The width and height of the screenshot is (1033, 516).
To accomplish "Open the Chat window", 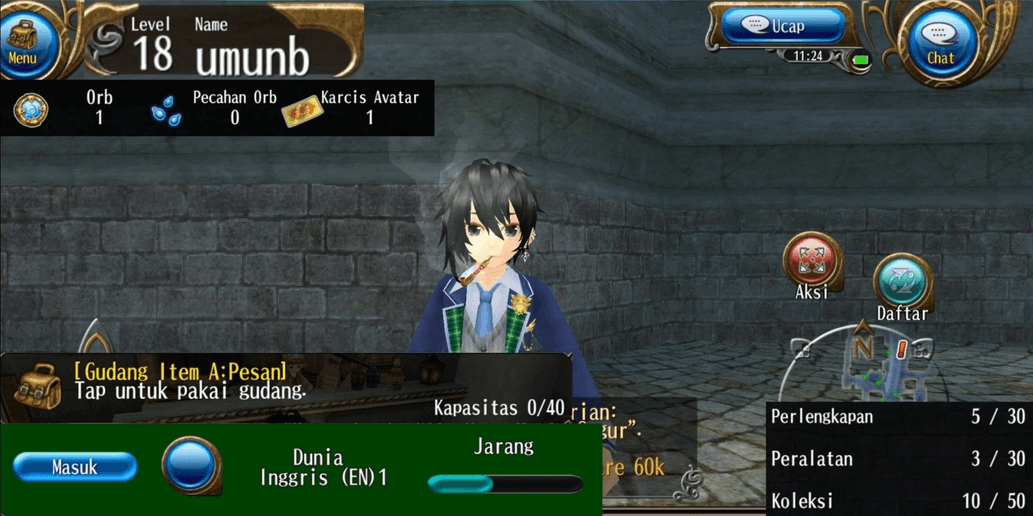I will (939, 42).
